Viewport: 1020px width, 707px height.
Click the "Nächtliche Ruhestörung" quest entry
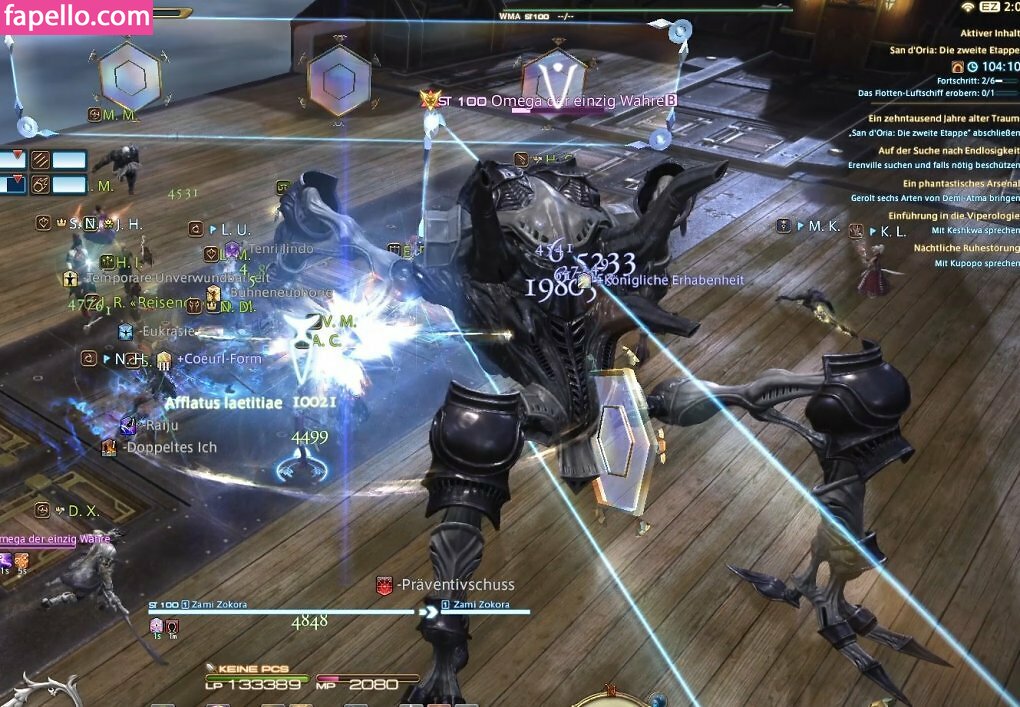click(x=966, y=247)
